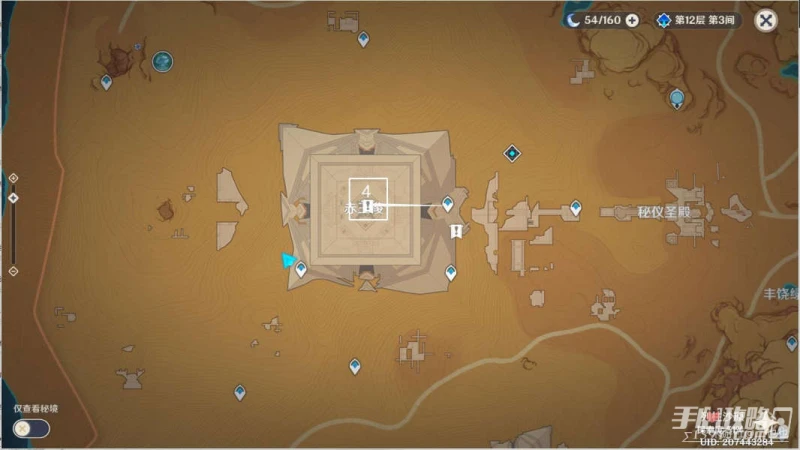Close the map screen with the X button
Image resolution: width=800 pixels, height=450 pixels.
pos(765,20)
